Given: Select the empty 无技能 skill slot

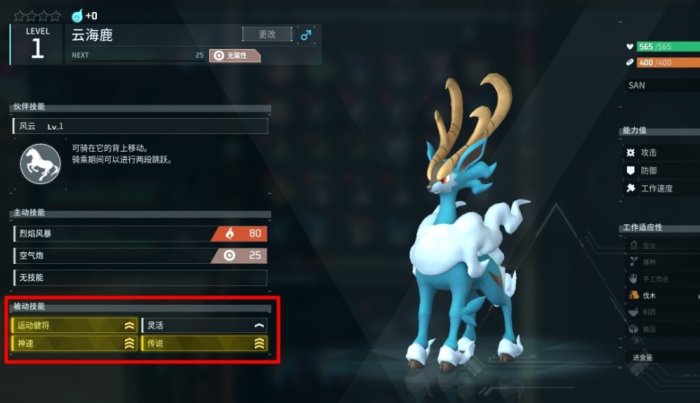Looking at the screenshot, I should click(140, 276).
